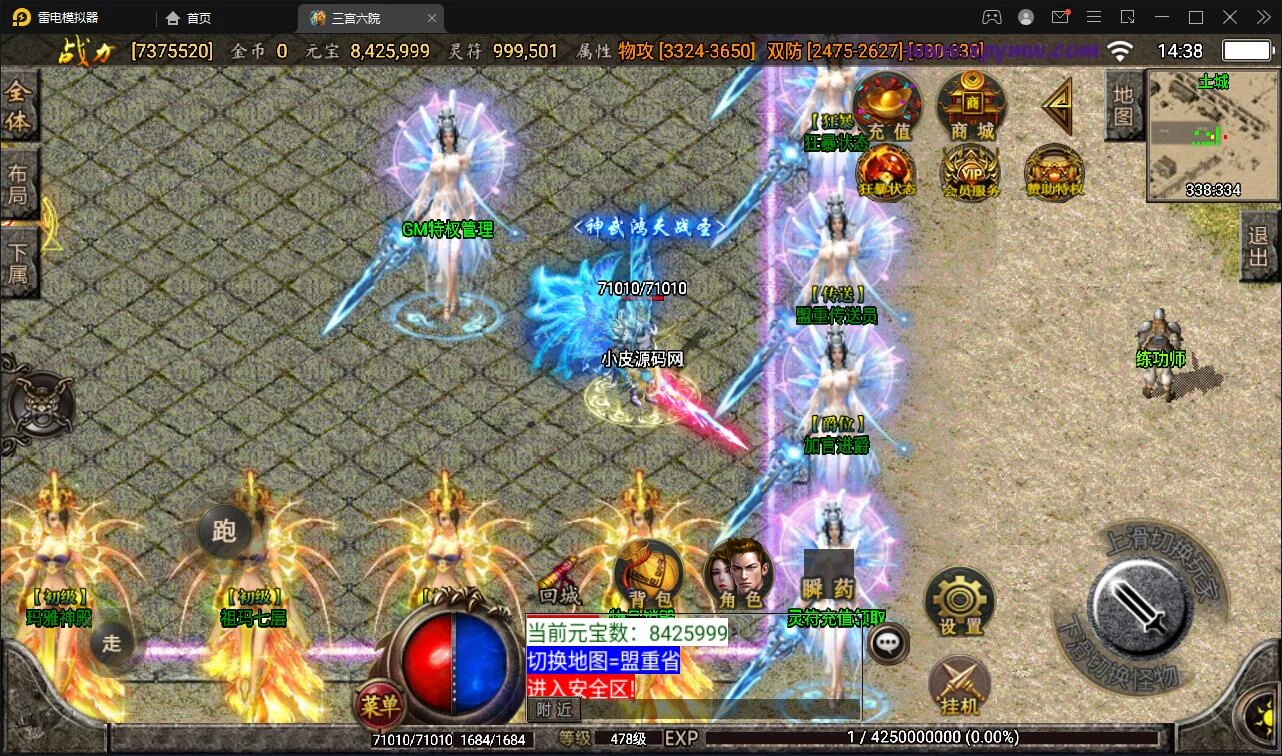
Task: Select the 全体 tab
Action: click(18, 107)
